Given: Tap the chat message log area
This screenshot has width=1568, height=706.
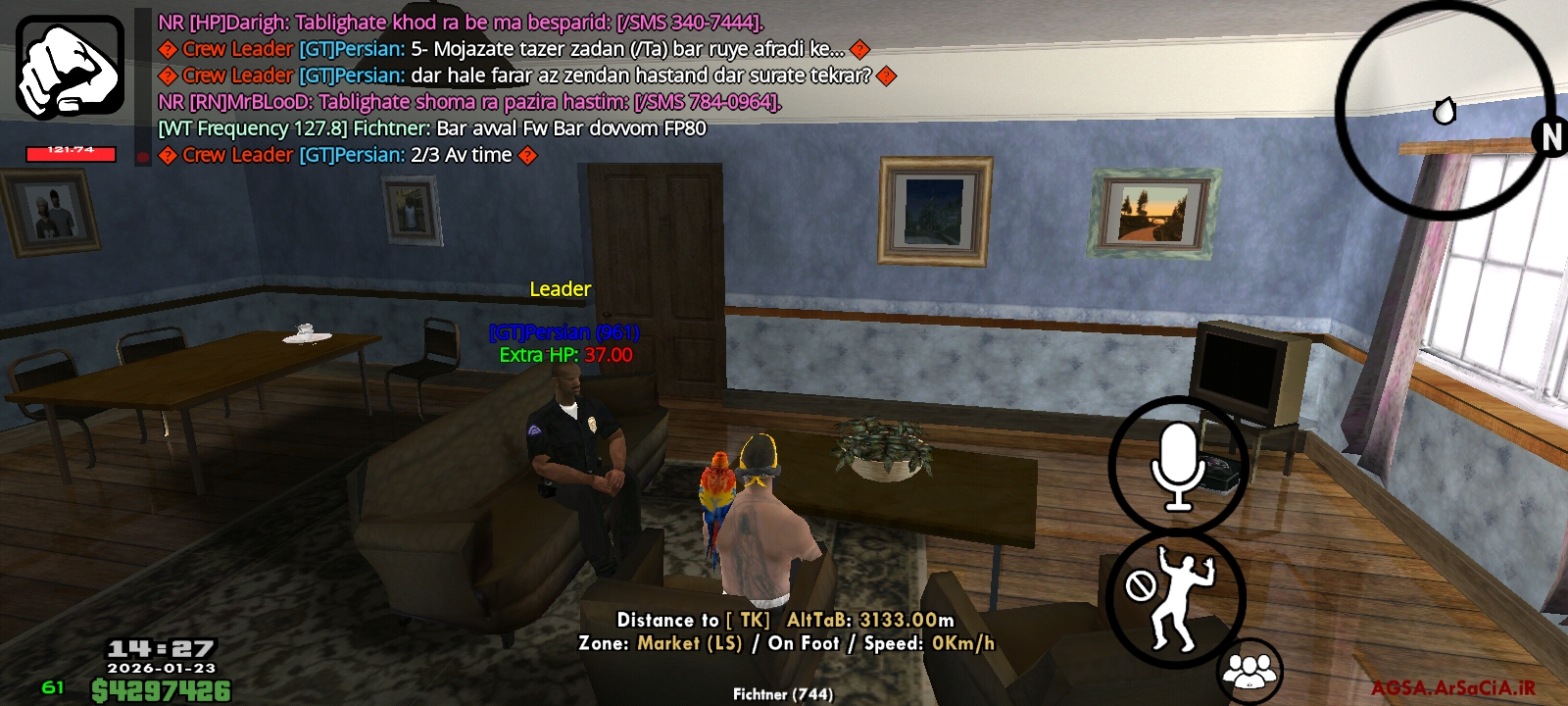Looking at the screenshot, I should 510,88.
